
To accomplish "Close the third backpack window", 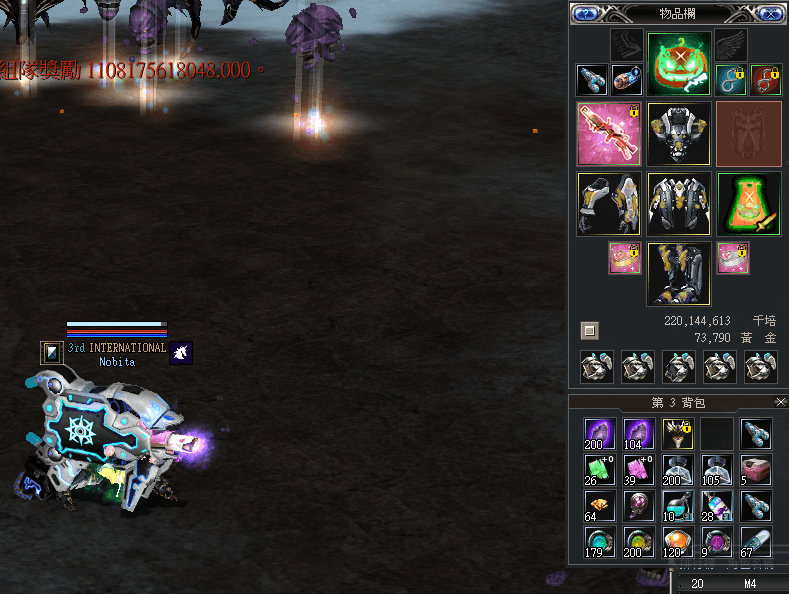I will [x=781, y=401].
